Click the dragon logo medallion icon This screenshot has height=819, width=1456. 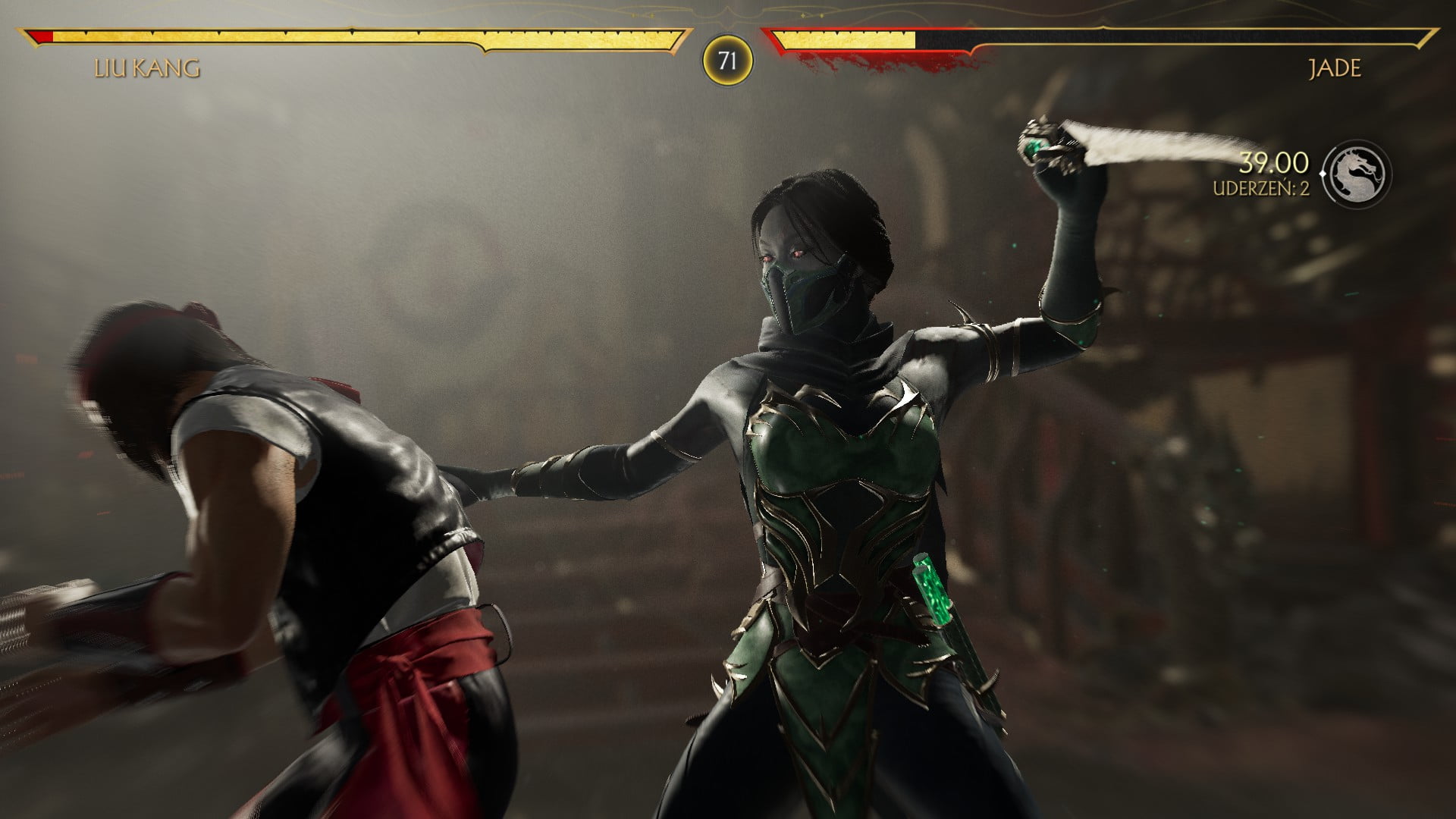(1358, 174)
